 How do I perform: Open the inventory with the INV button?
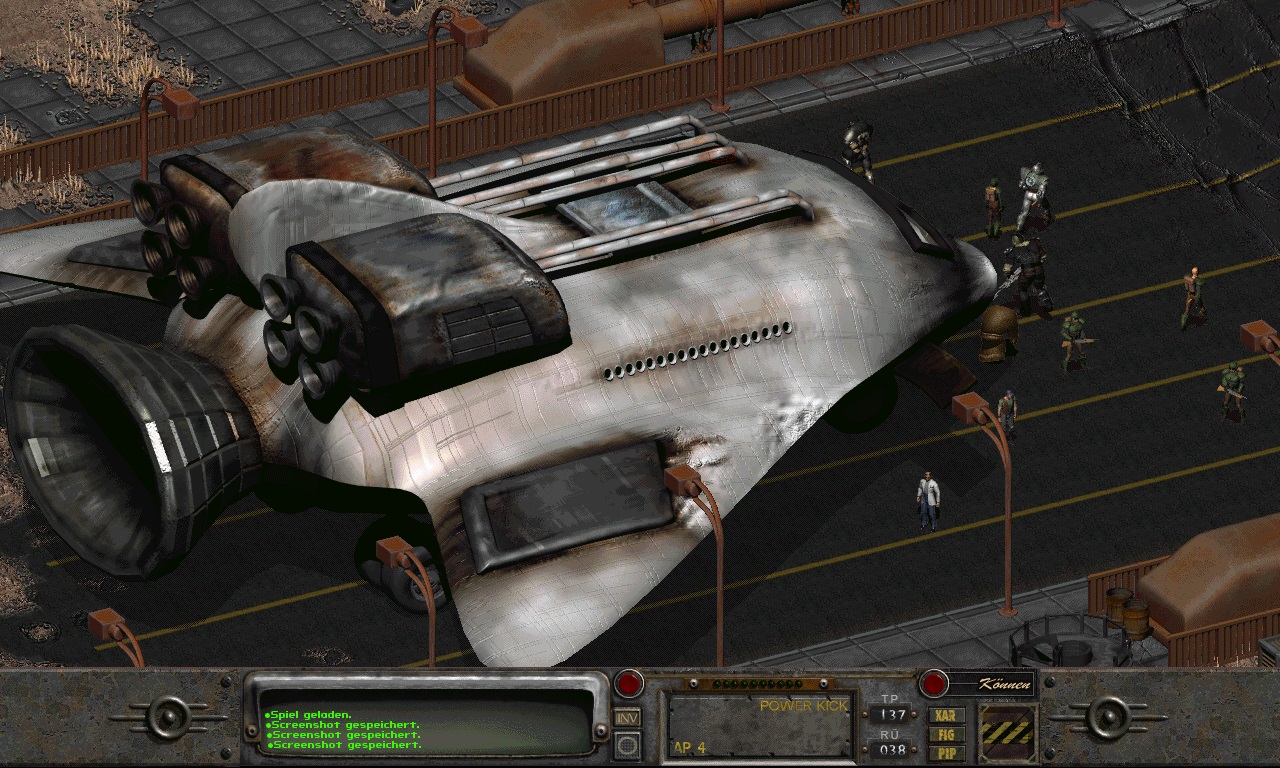click(x=627, y=717)
